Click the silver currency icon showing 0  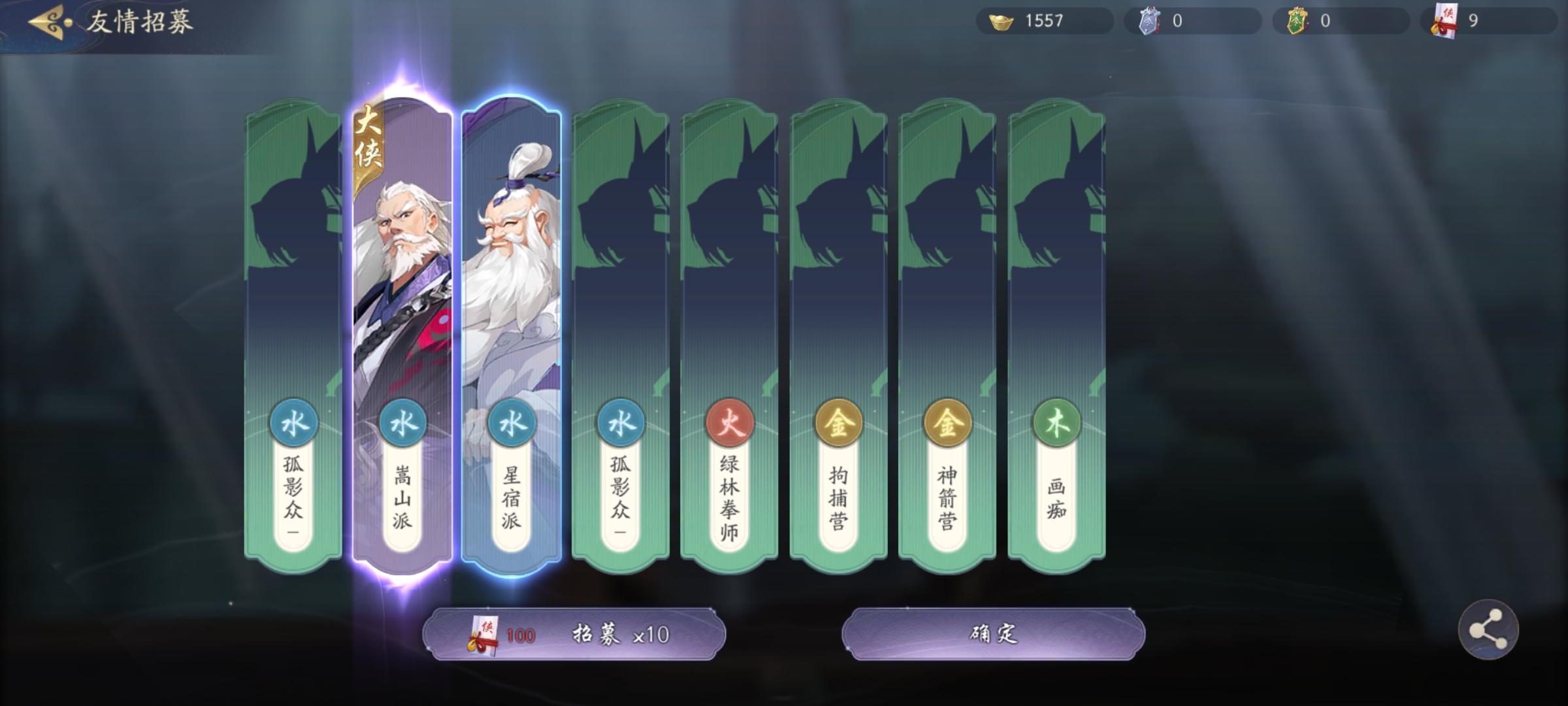tap(1152, 21)
